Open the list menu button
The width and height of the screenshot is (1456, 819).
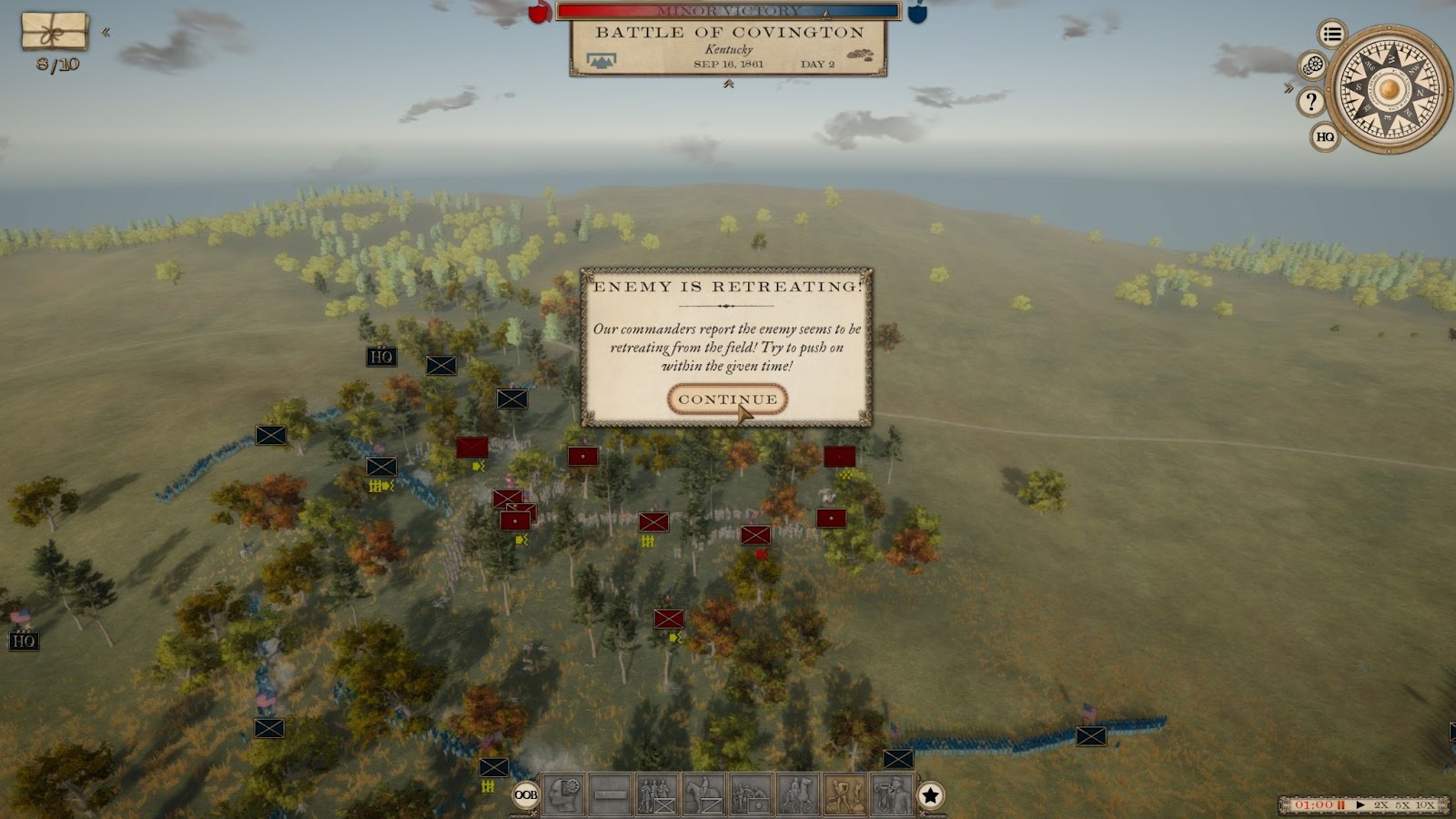[1332, 35]
